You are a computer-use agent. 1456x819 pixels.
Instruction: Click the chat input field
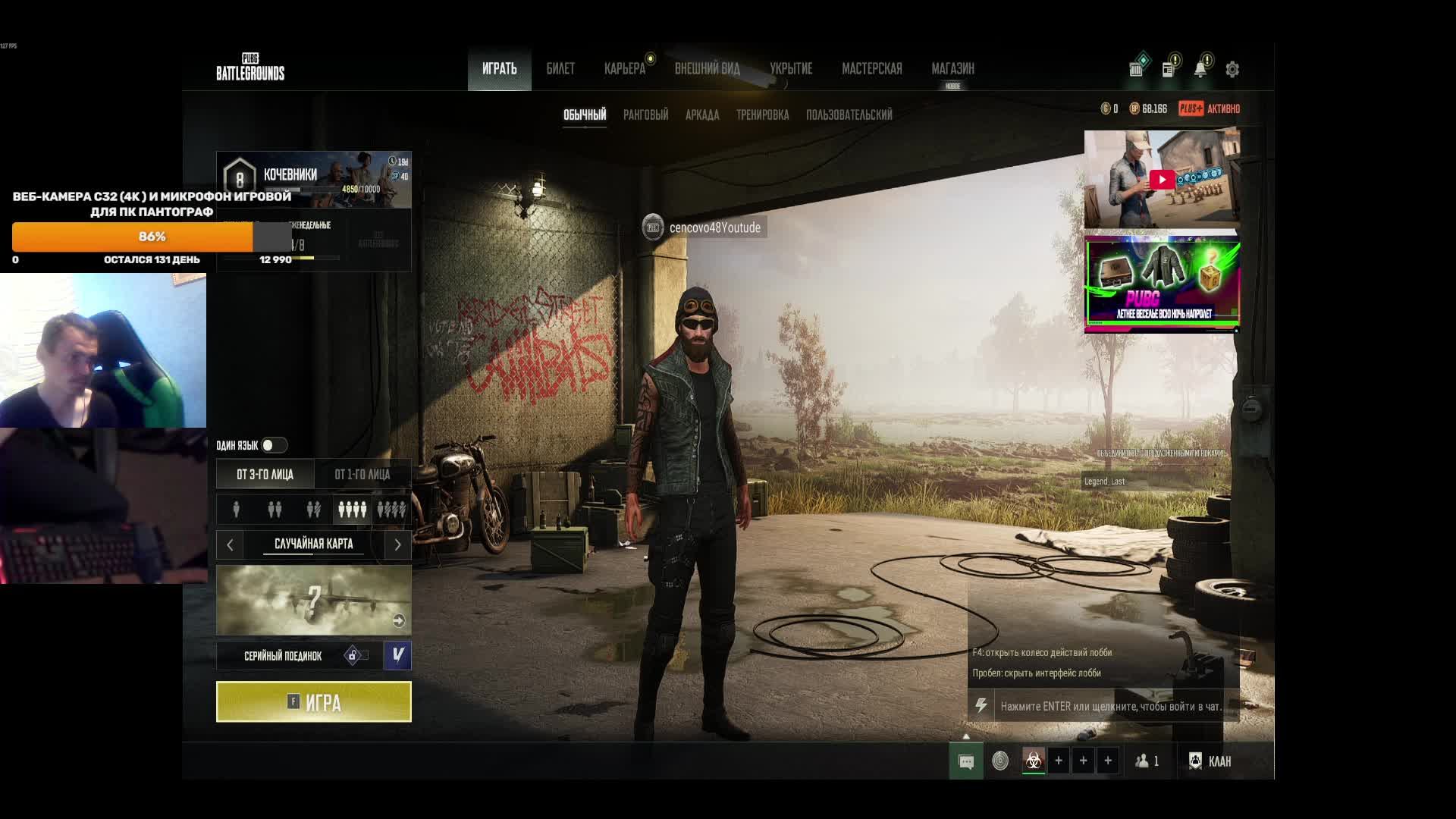(x=1110, y=706)
